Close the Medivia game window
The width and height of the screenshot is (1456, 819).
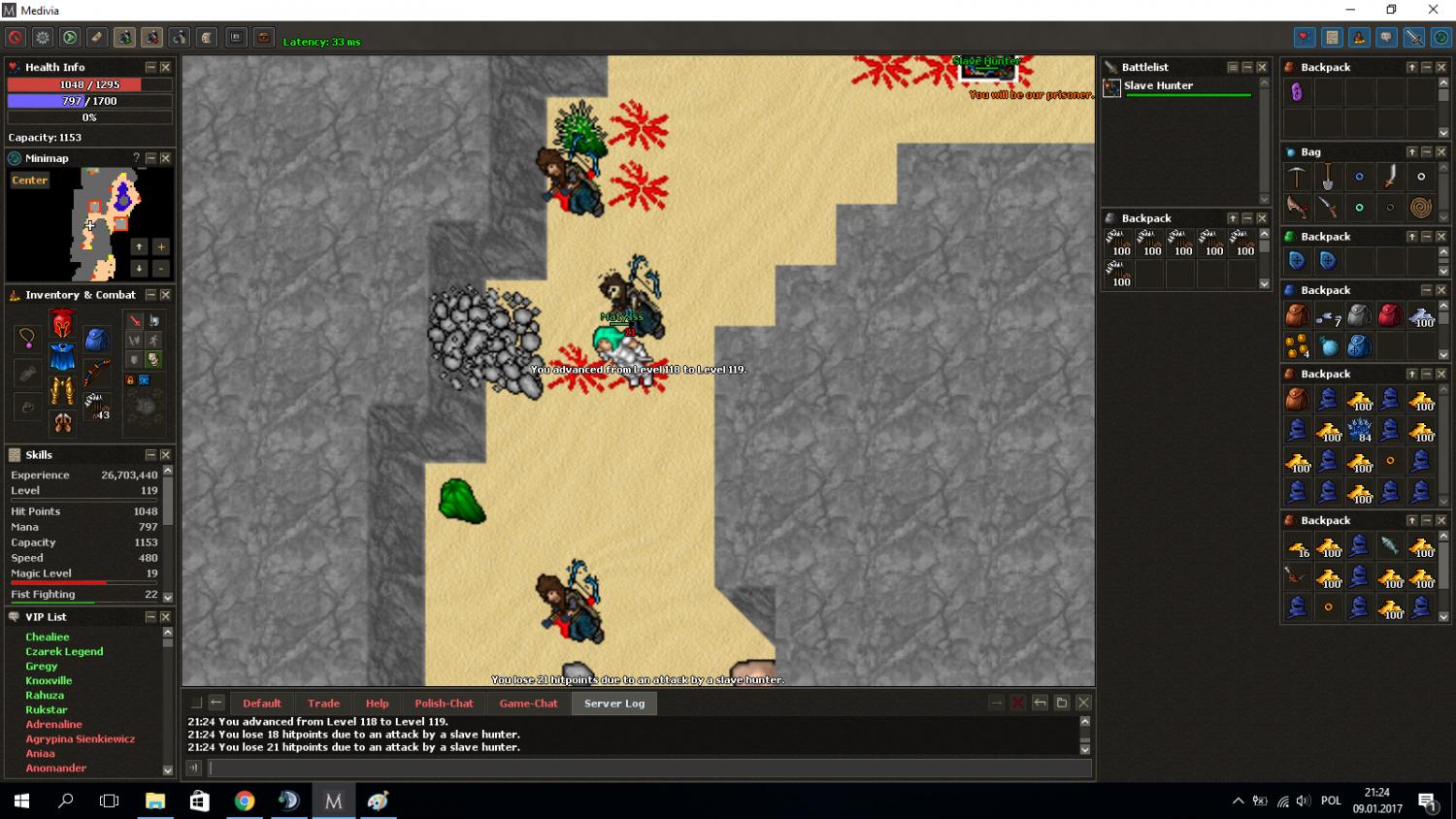click(x=1433, y=10)
